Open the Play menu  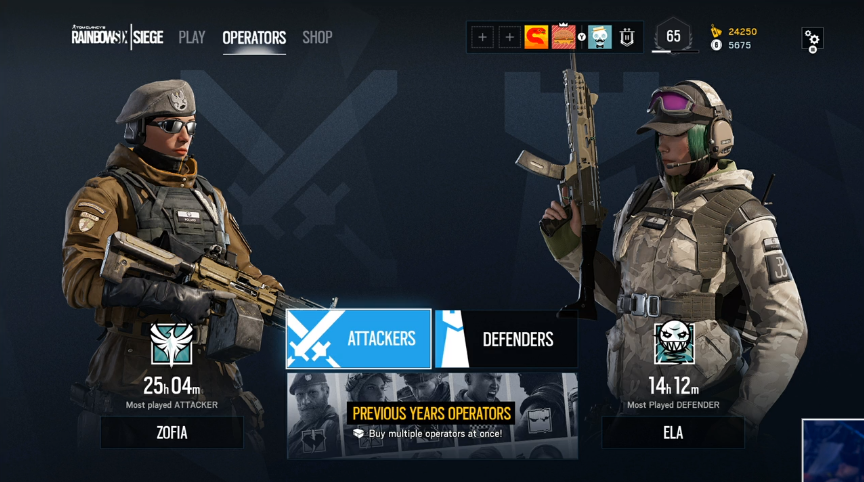[191, 38]
